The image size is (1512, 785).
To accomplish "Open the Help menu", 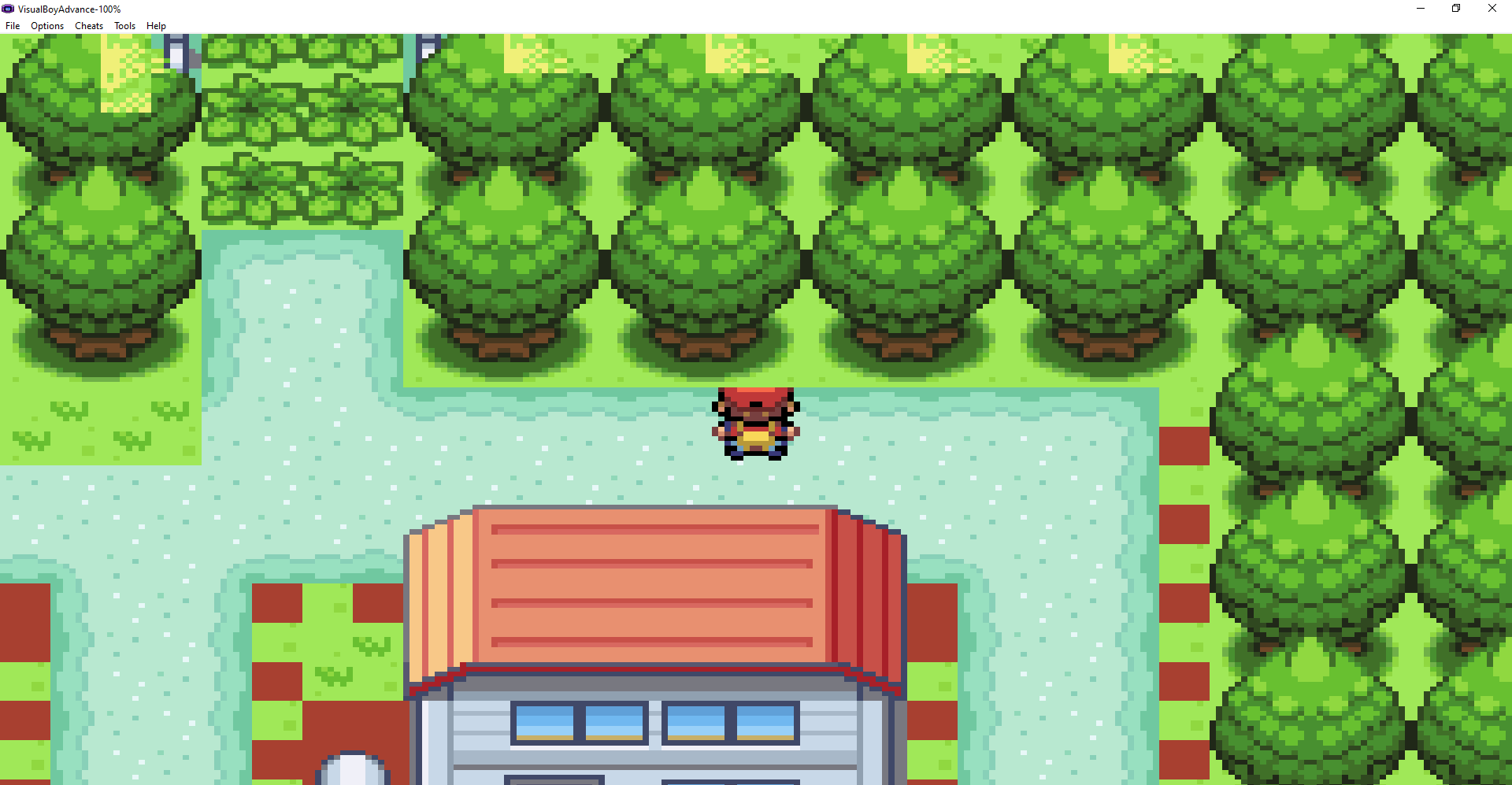I will (156, 25).
